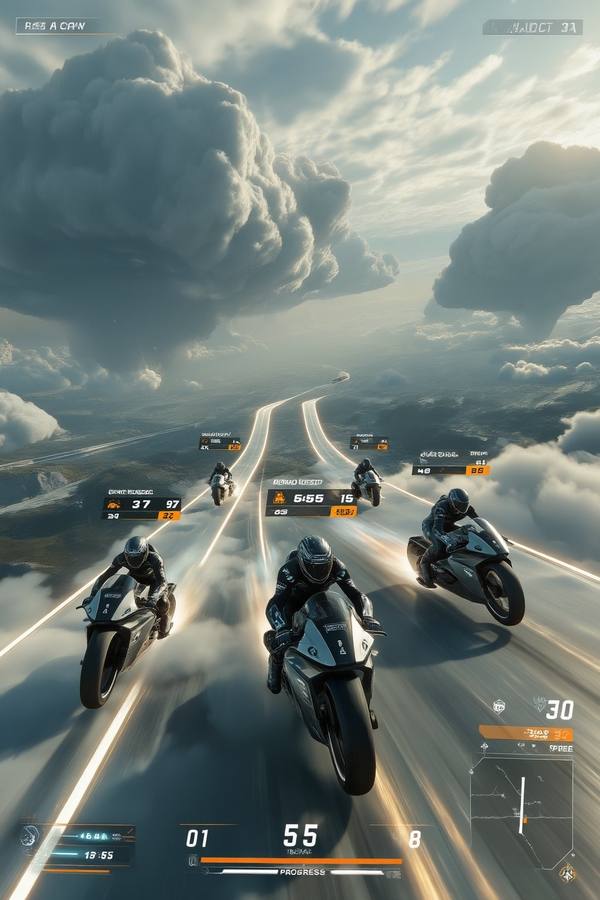Open the track minimap

point(521,810)
